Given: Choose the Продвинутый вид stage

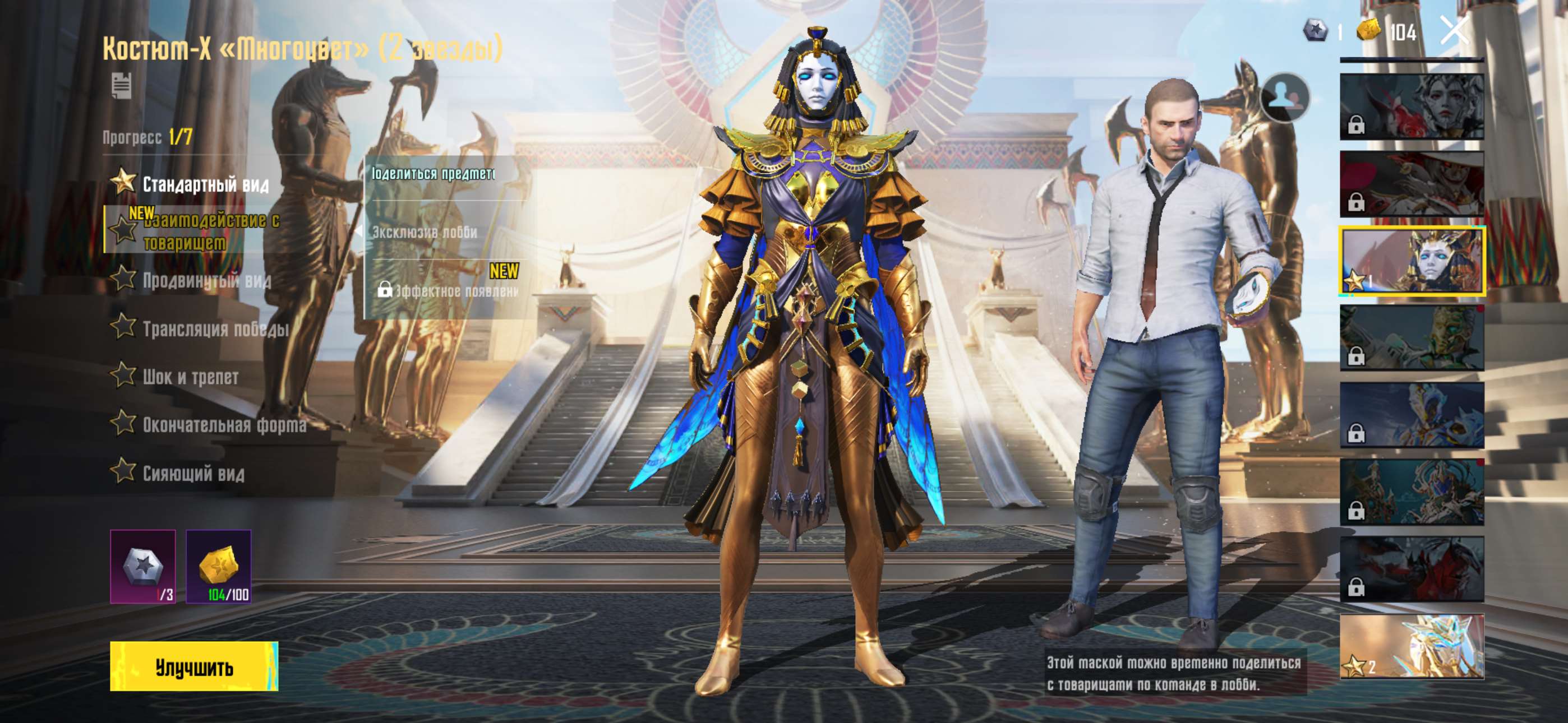Looking at the screenshot, I should [206, 280].
